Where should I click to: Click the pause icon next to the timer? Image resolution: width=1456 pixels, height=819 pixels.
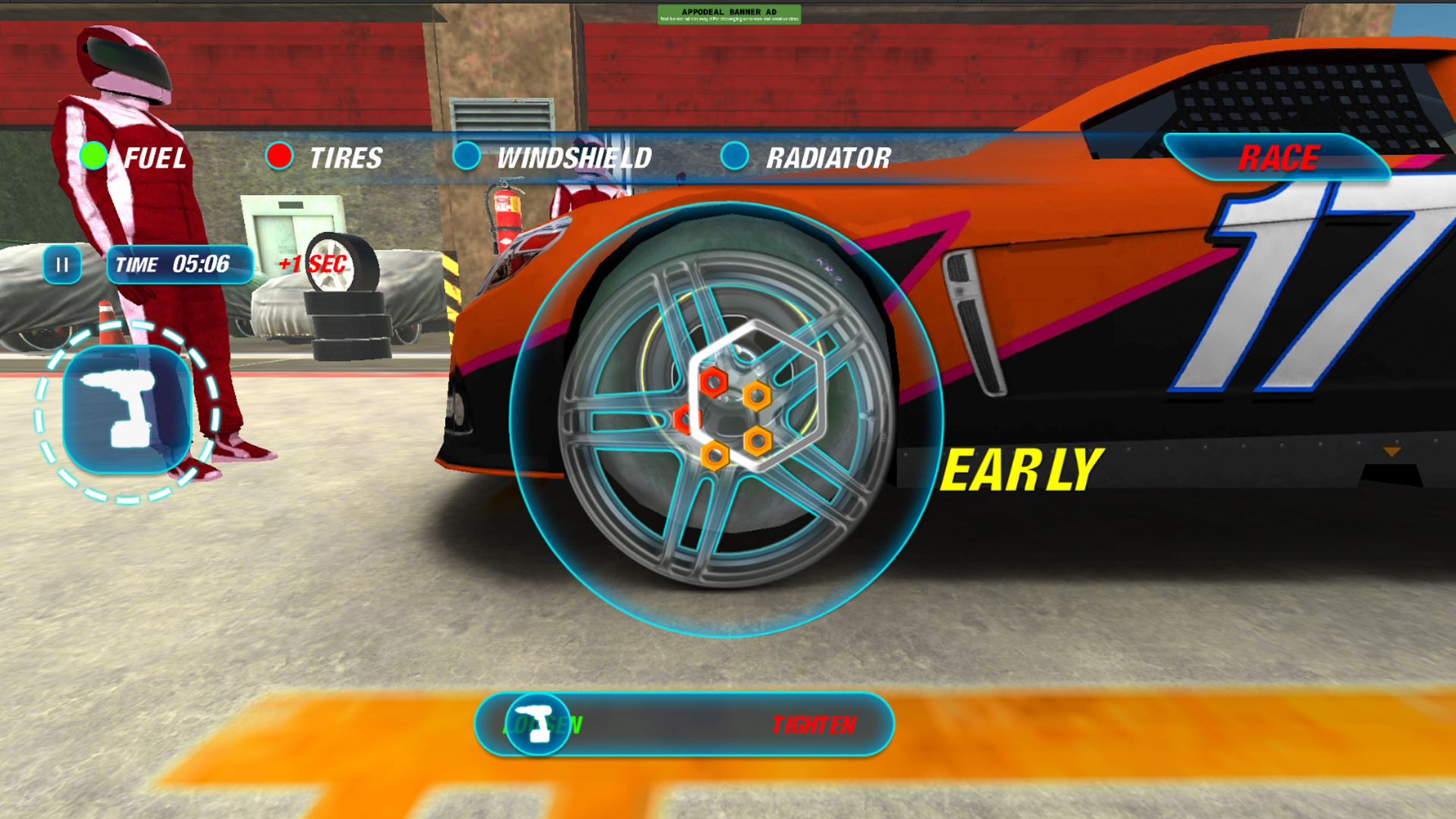[x=62, y=265]
